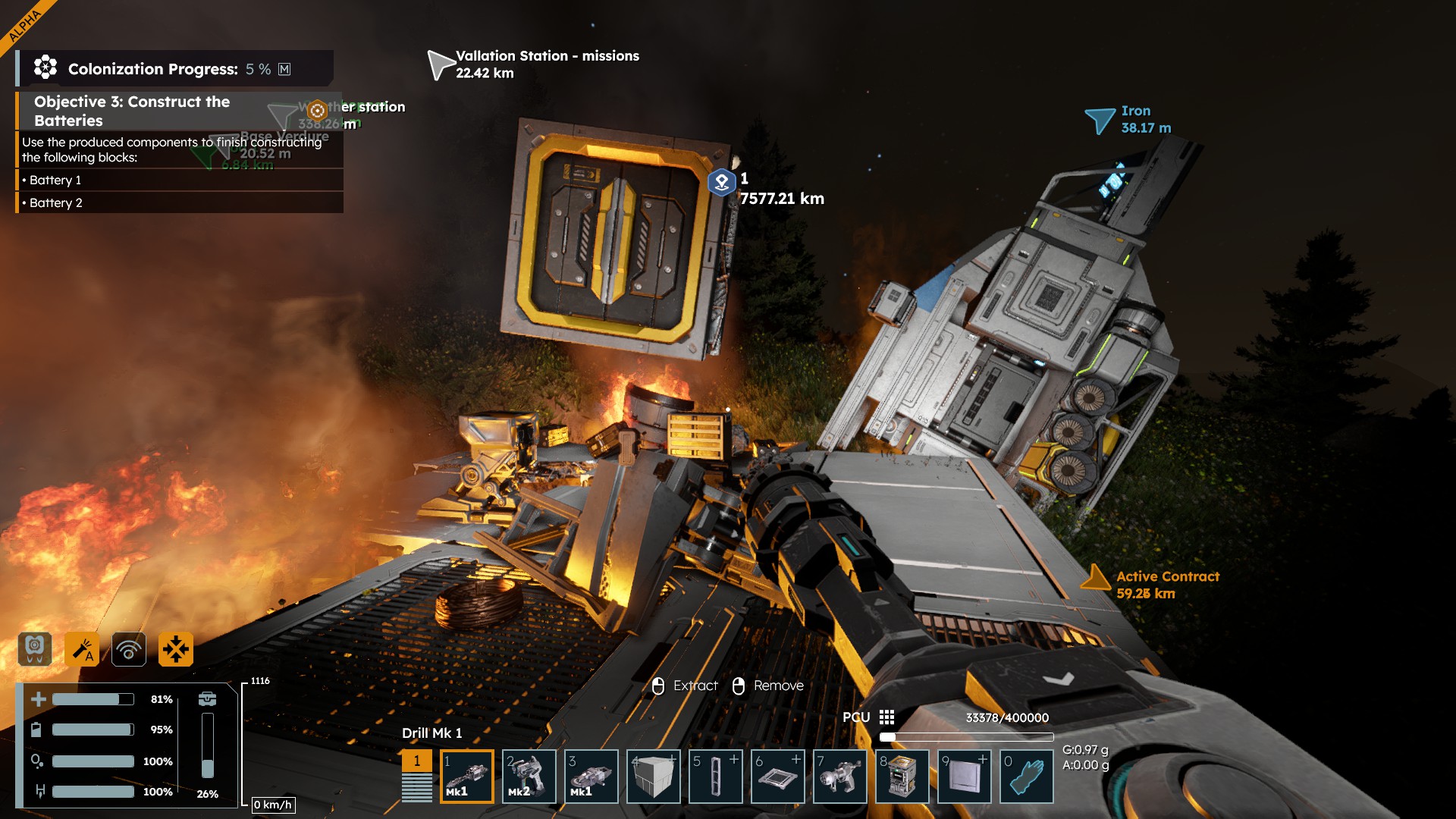
Task: Choose the Mk1 grinder in slot 3
Action: point(591,776)
